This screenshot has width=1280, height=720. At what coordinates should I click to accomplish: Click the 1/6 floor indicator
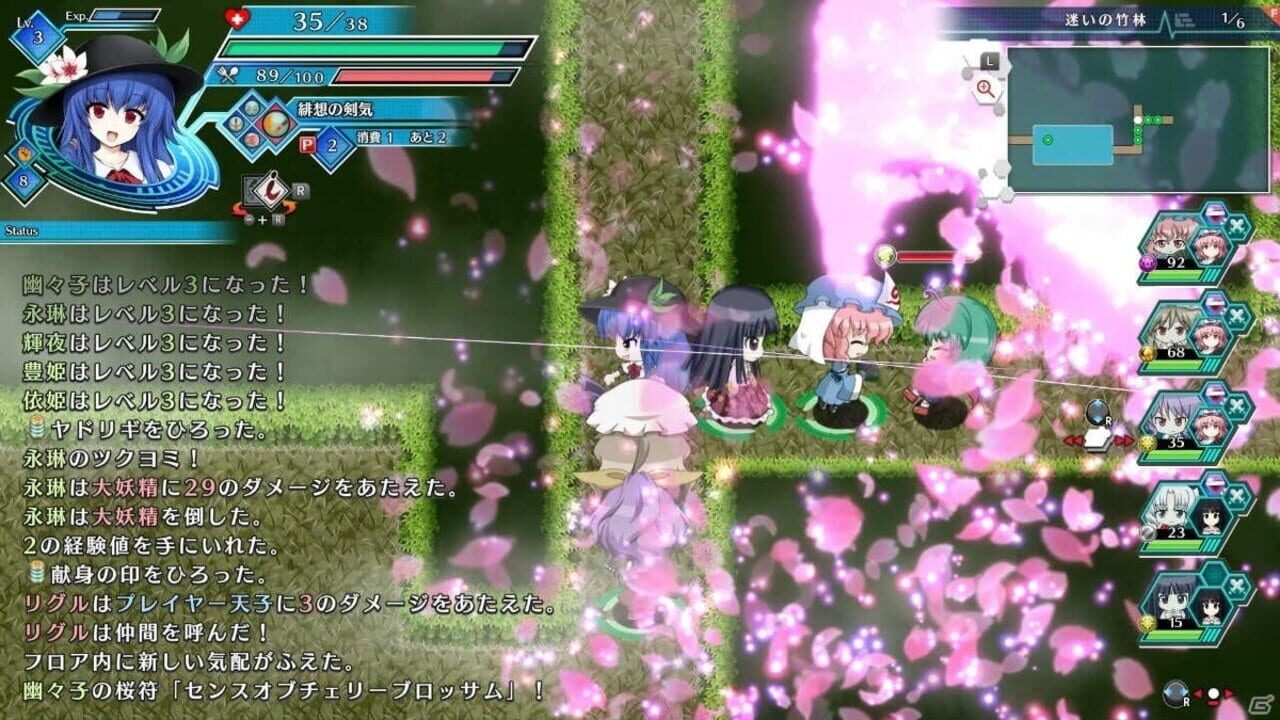(1232, 18)
